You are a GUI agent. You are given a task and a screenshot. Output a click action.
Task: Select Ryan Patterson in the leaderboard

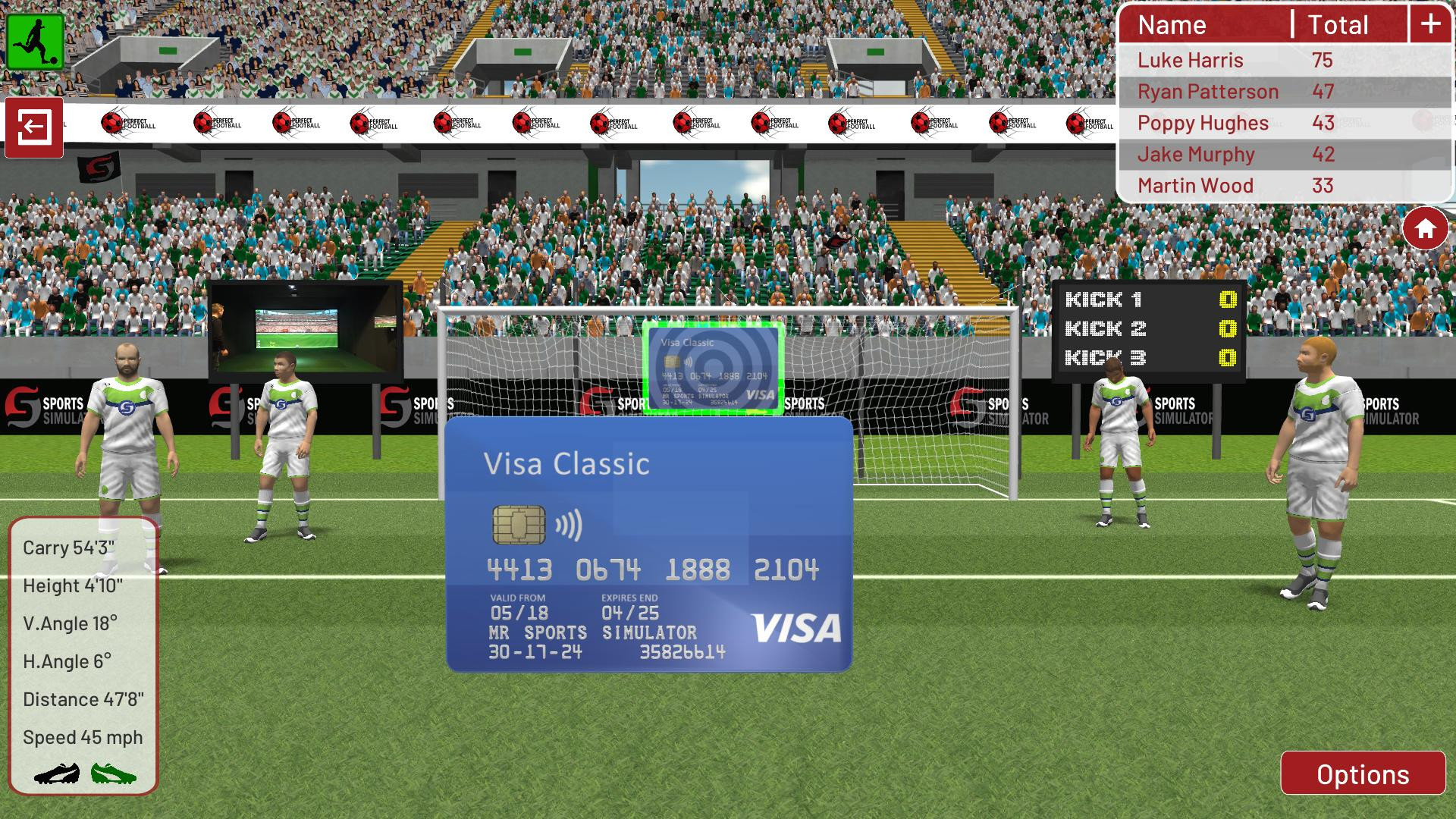pyautogui.click(x=1207, y=91)
